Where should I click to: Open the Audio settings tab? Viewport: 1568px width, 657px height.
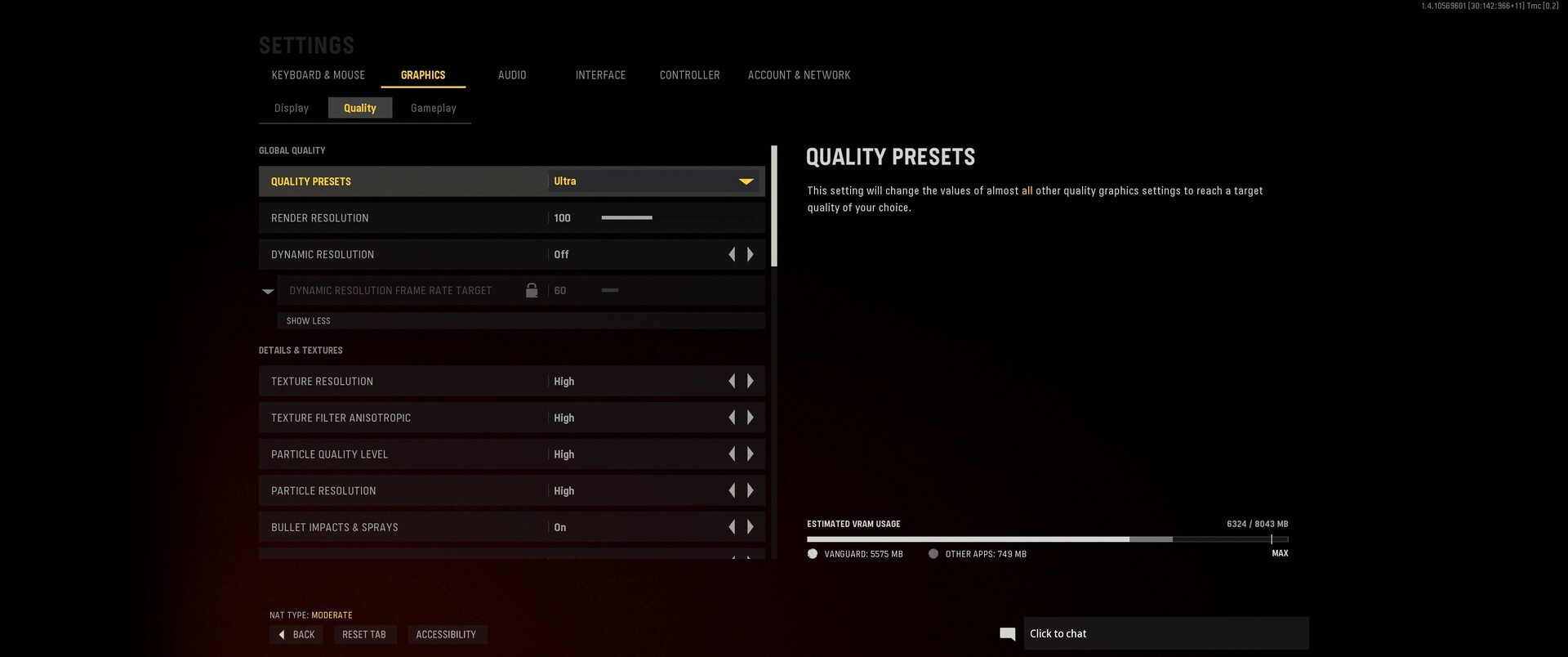[512, 75]
